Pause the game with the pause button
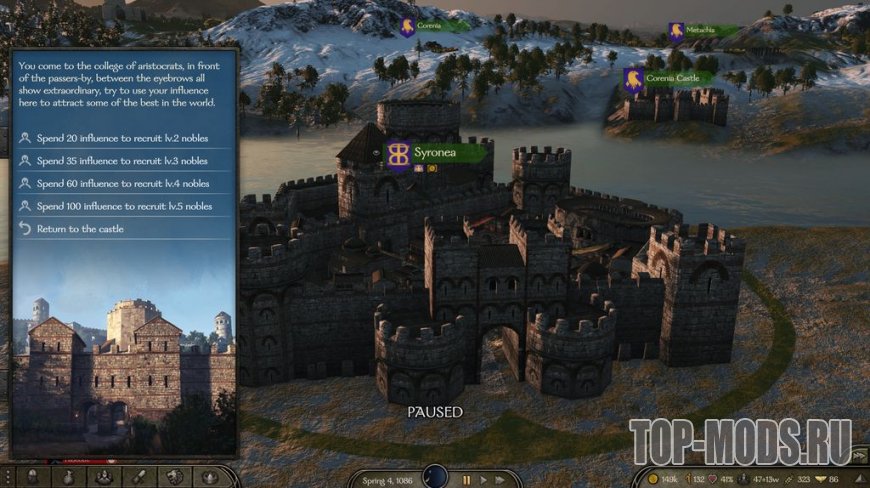Viewport: 870px width, 488px height. [x=466, y=480]
